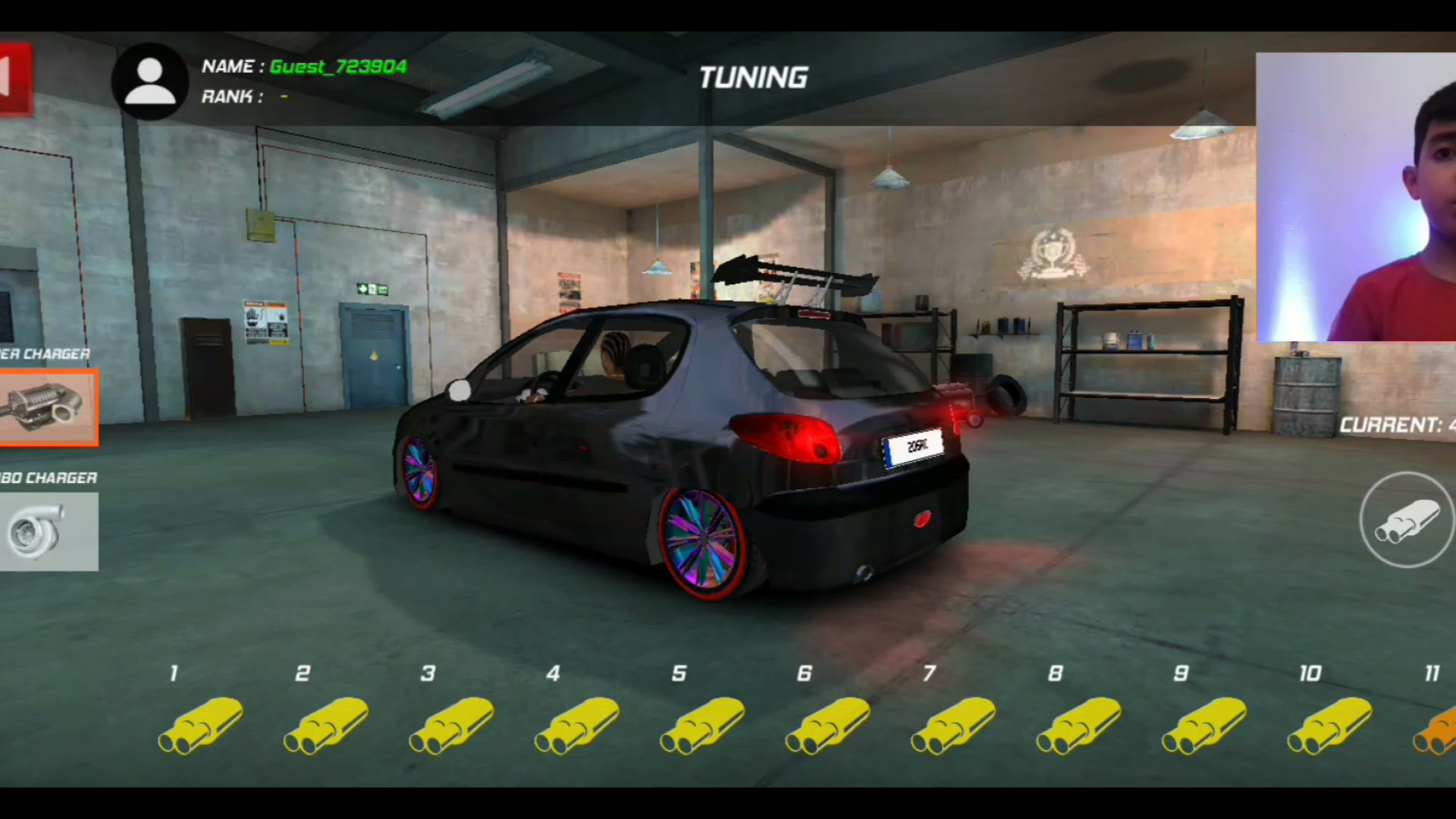
Task: Select exhaust option number 5
Action: tap(702, 725)
